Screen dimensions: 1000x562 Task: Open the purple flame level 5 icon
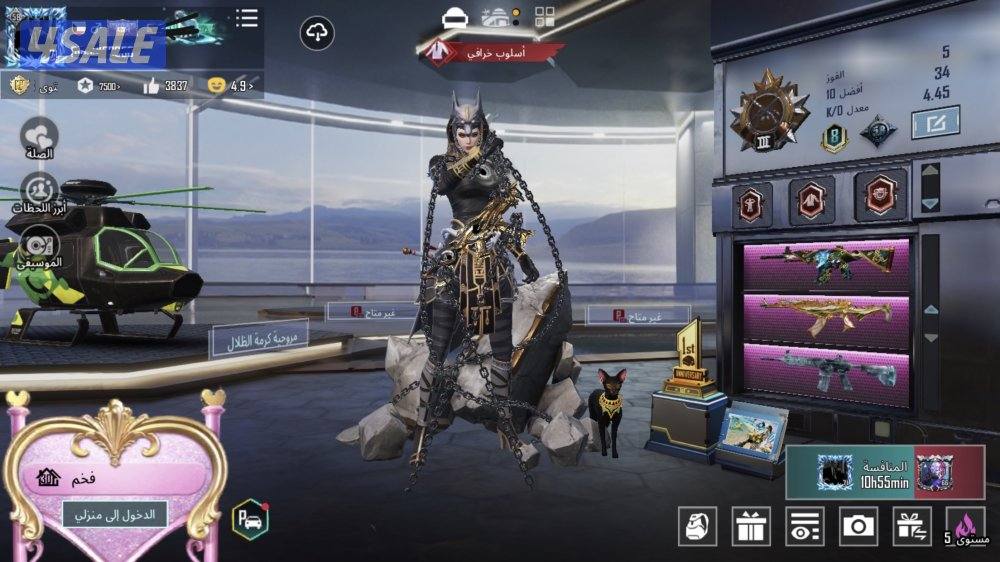coord(967,526)
